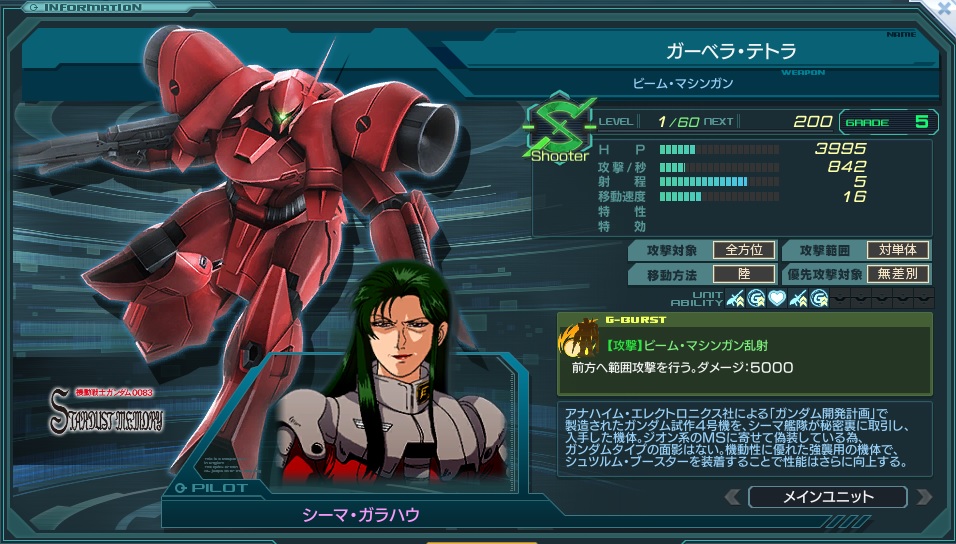Go to next unit with right arrow

[x=923, y=497]
